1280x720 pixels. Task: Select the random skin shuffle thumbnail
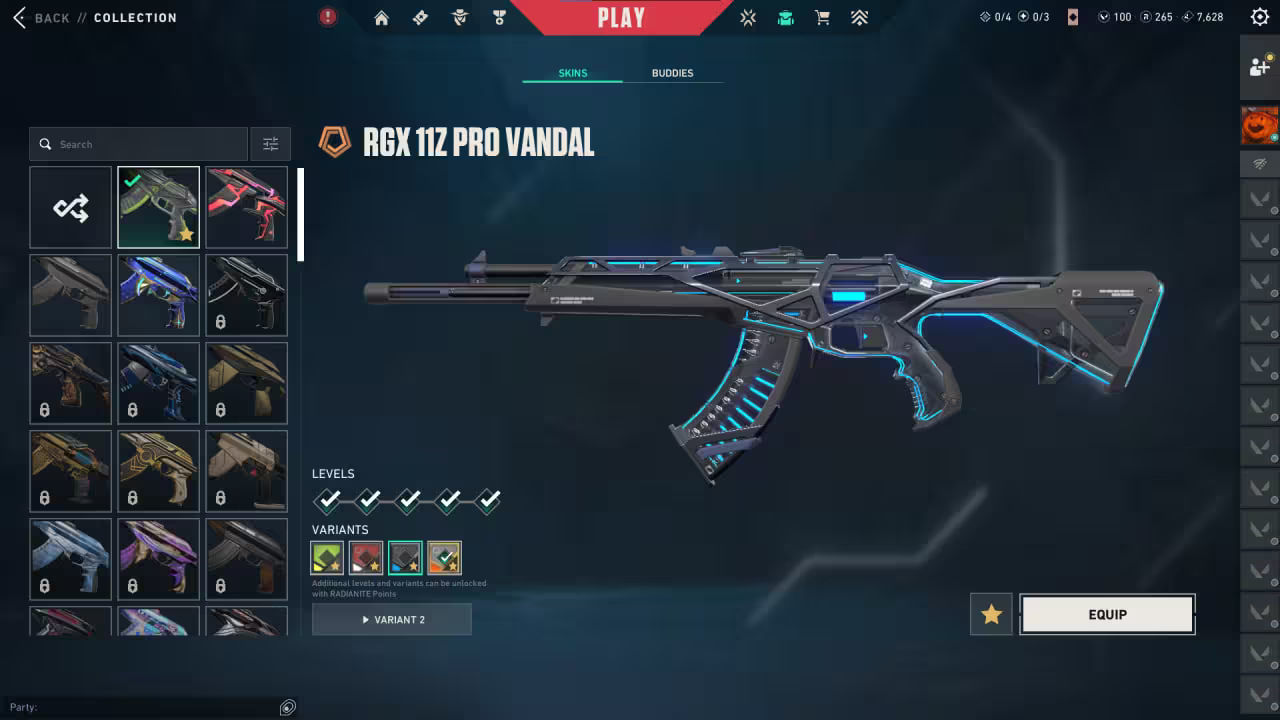pyautogui.click(x=70, y=207)
